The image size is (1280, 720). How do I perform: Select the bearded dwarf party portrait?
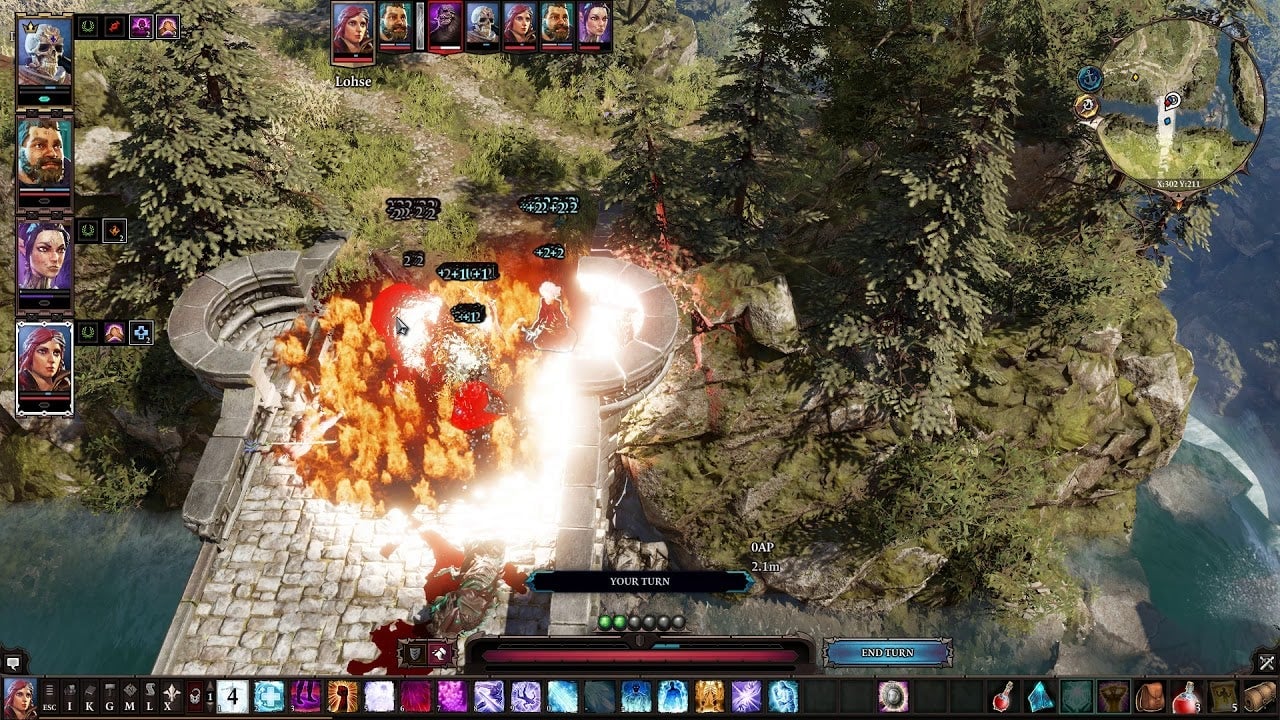click(x=45, y=157)
